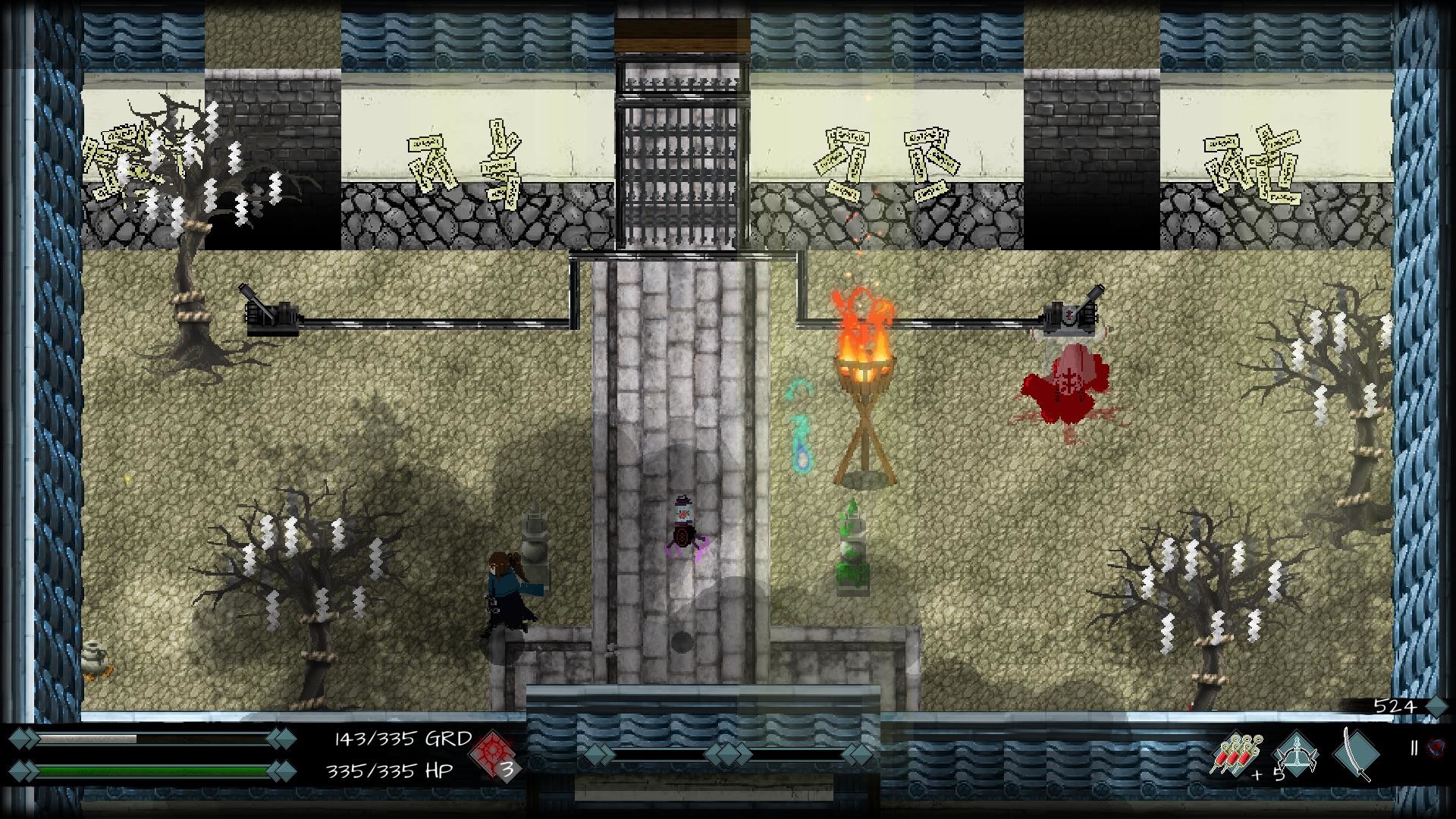Screen dimensions: 1456x819
Task: Toggle the right wall-mounted turret
Action: [1070, 317]
